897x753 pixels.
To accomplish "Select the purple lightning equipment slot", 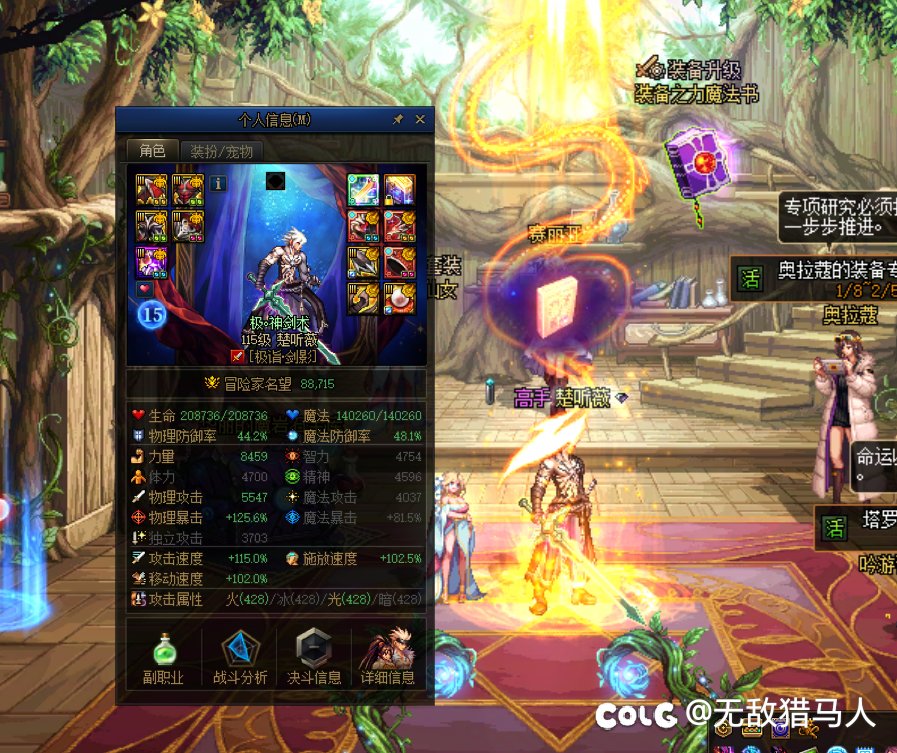I will (152, 263).
